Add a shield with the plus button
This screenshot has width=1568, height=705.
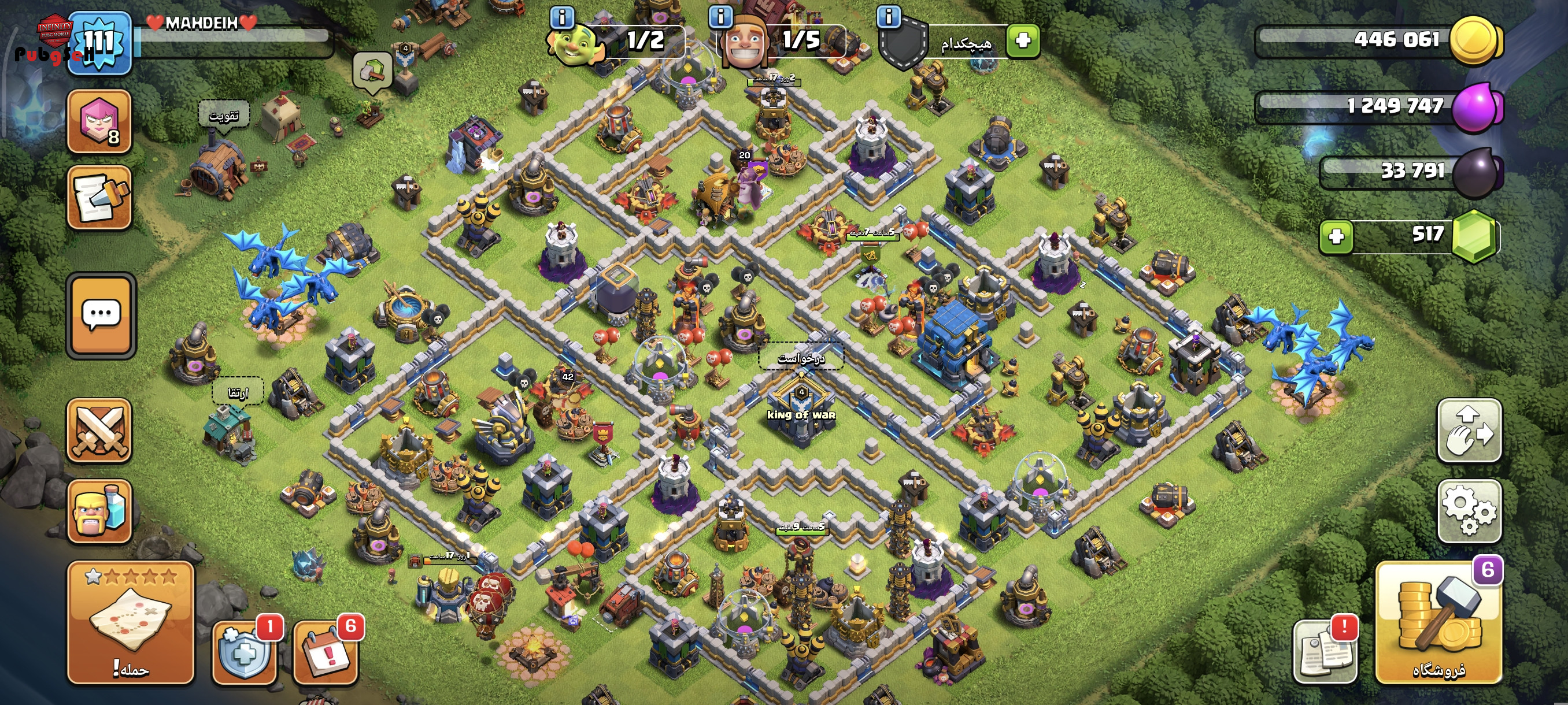(x=1023, y=41)
